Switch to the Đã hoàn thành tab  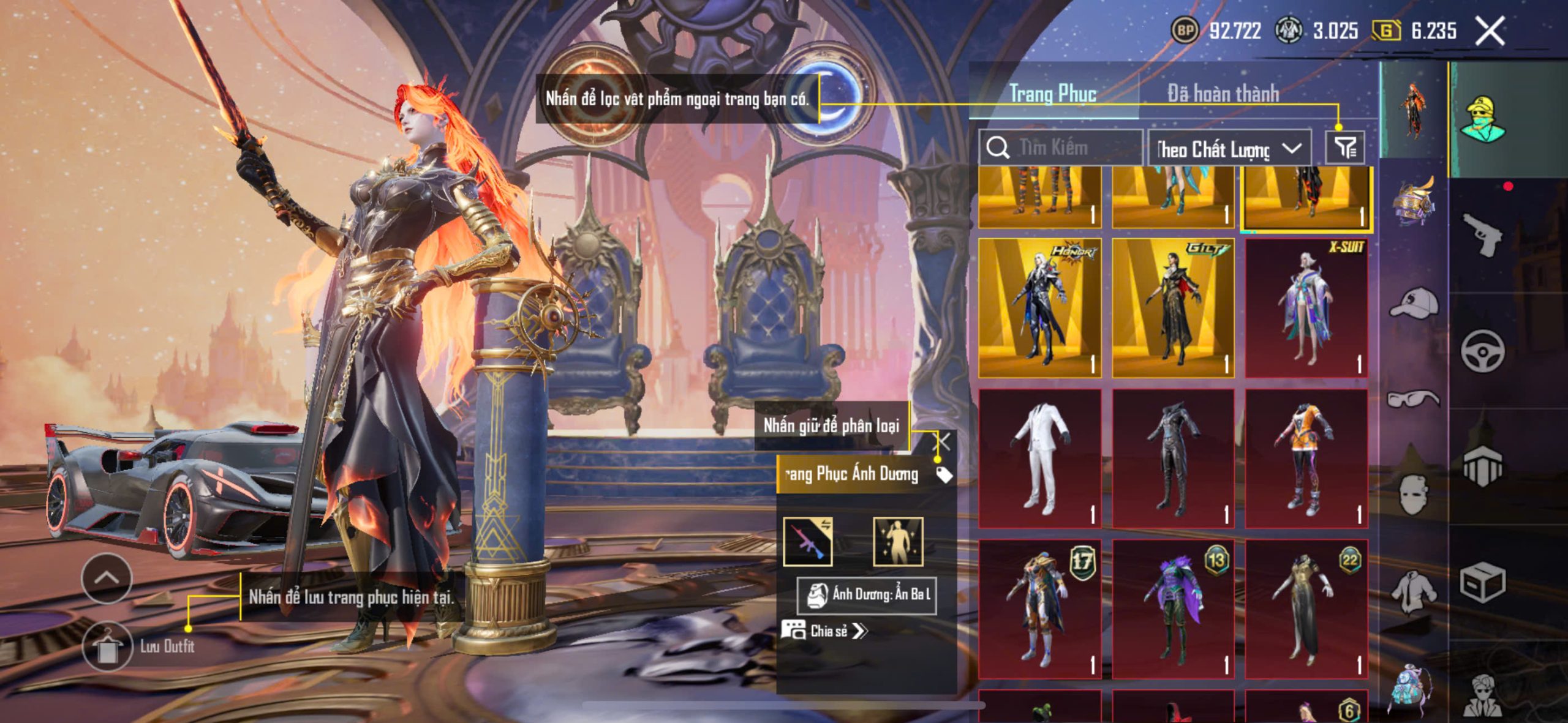pyautogui.click(x=1223, y=93)
